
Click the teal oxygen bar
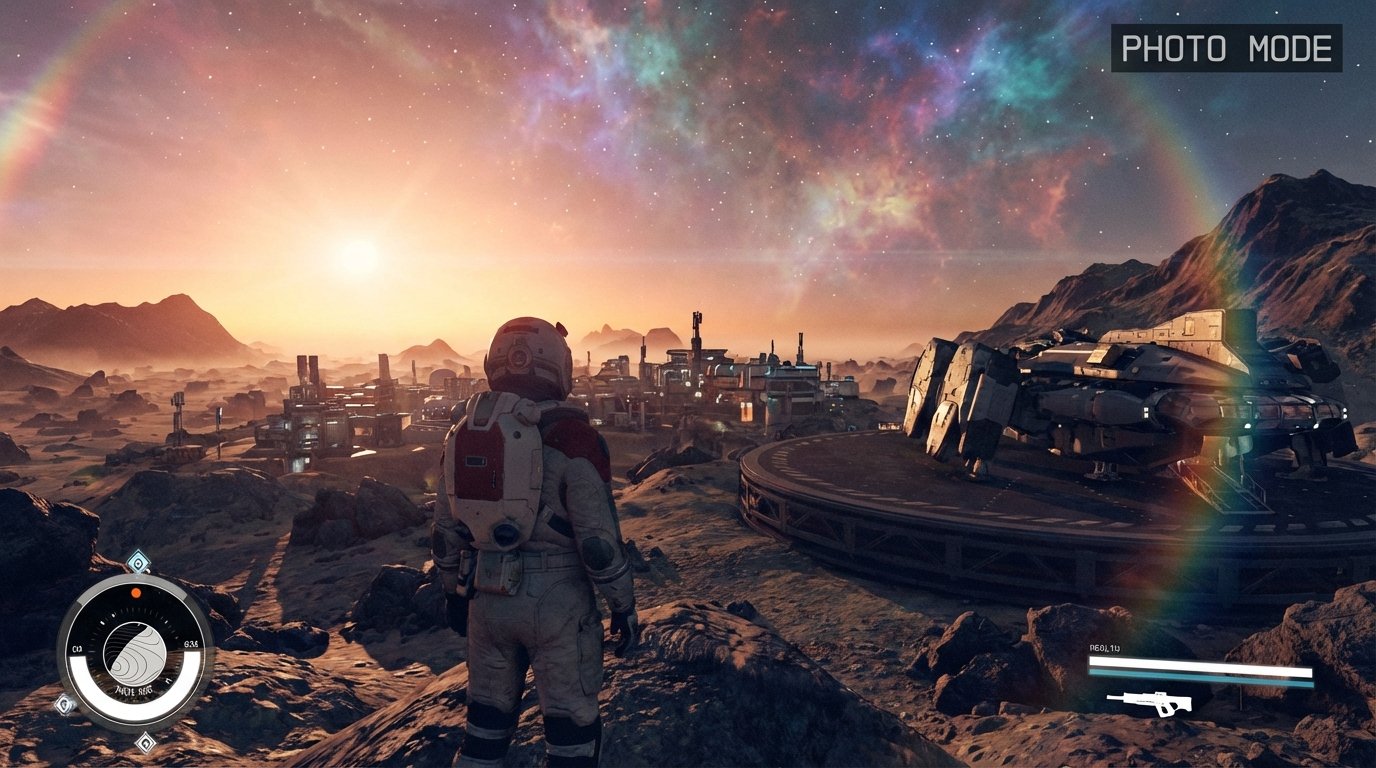(x=1200, y=675)
